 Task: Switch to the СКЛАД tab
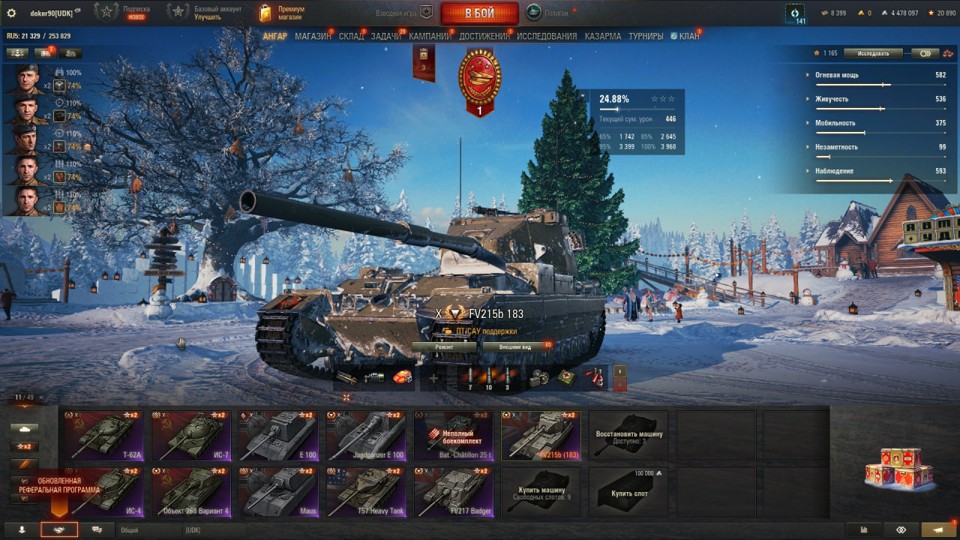click(x=351, y=36)
